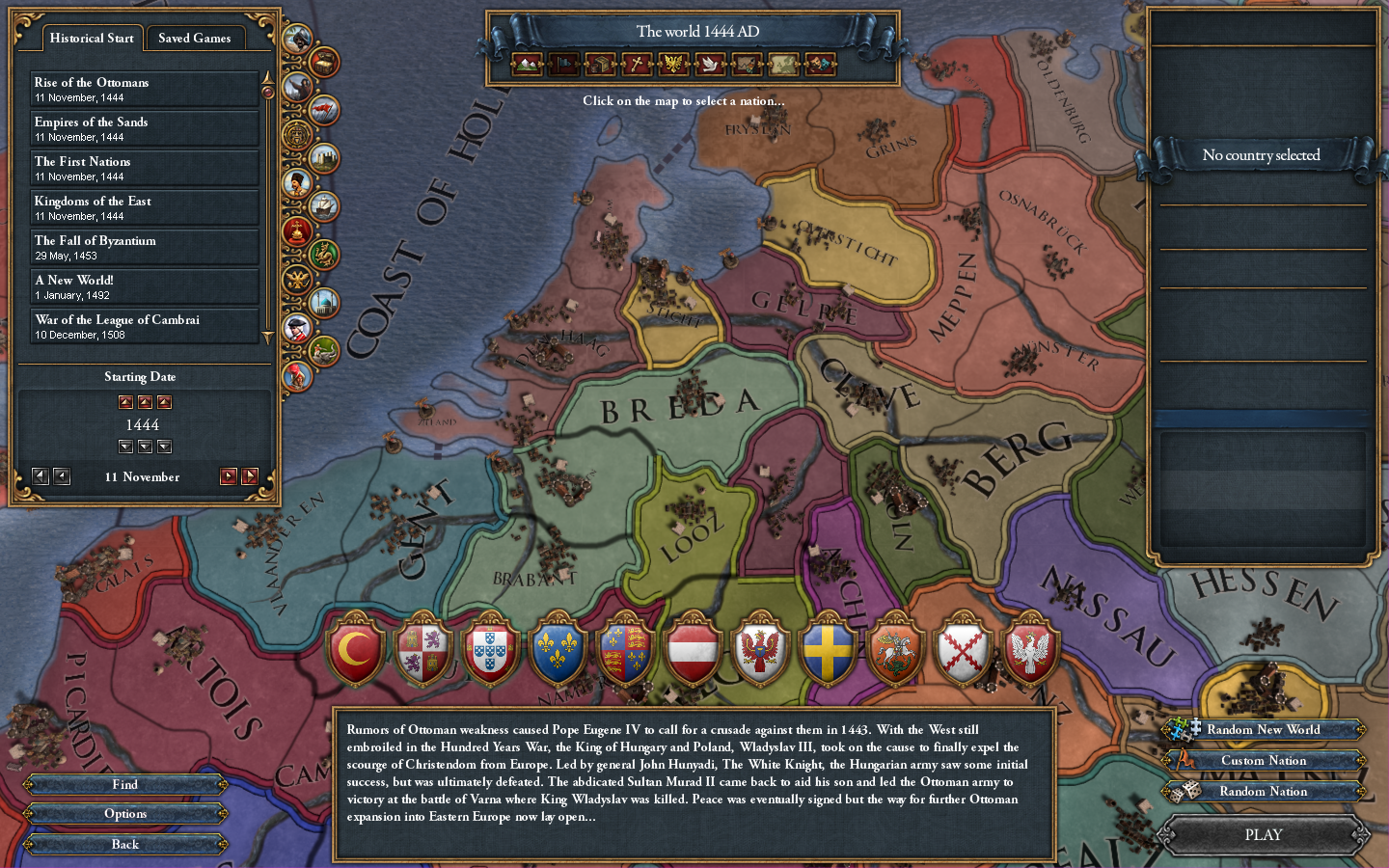Increase the starting year with the up arrow
The height and width of the screenshot is (868, 1389).
tap(145, 402)
